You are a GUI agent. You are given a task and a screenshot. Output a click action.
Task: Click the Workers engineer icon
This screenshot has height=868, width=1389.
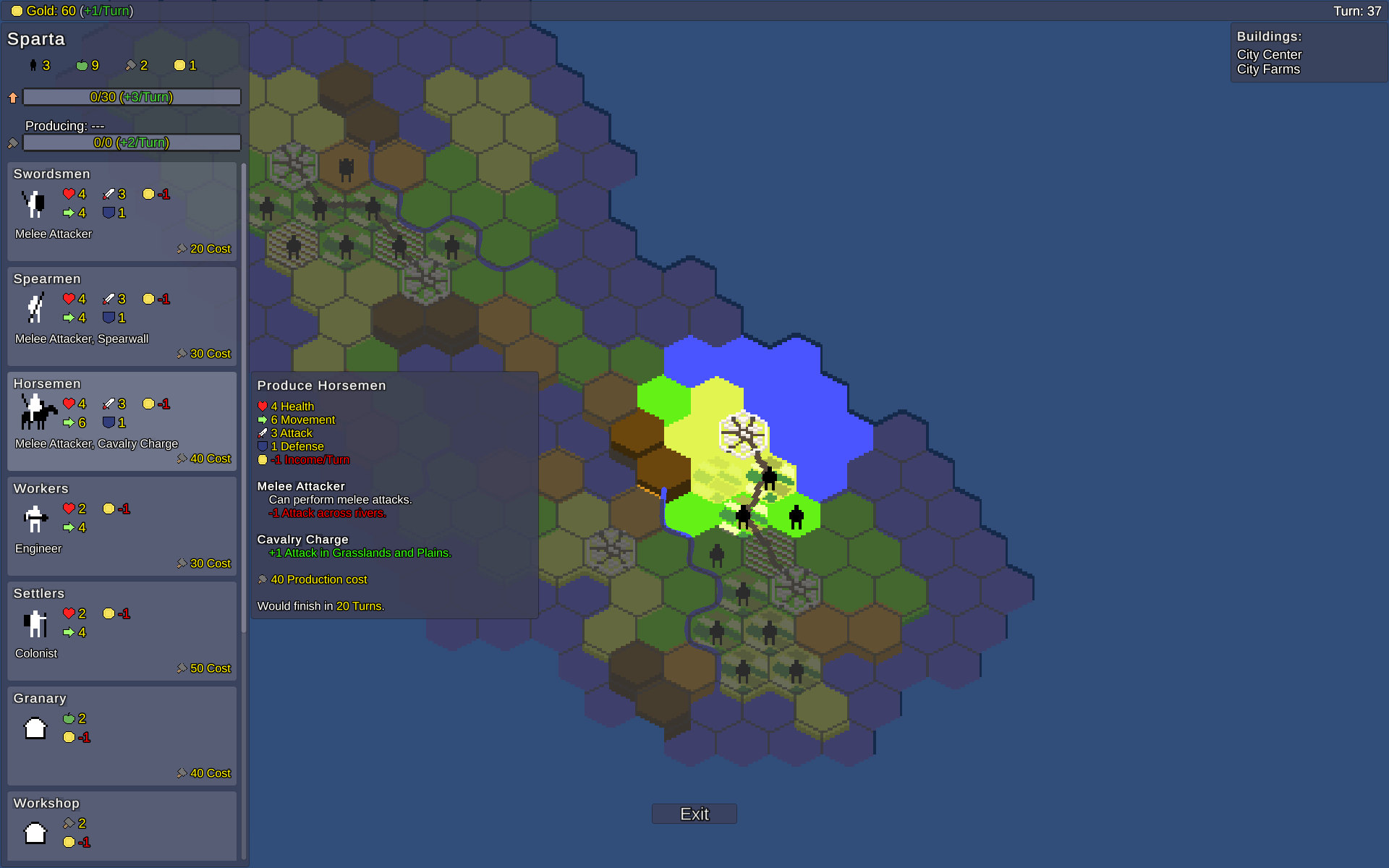pos(33,518)
